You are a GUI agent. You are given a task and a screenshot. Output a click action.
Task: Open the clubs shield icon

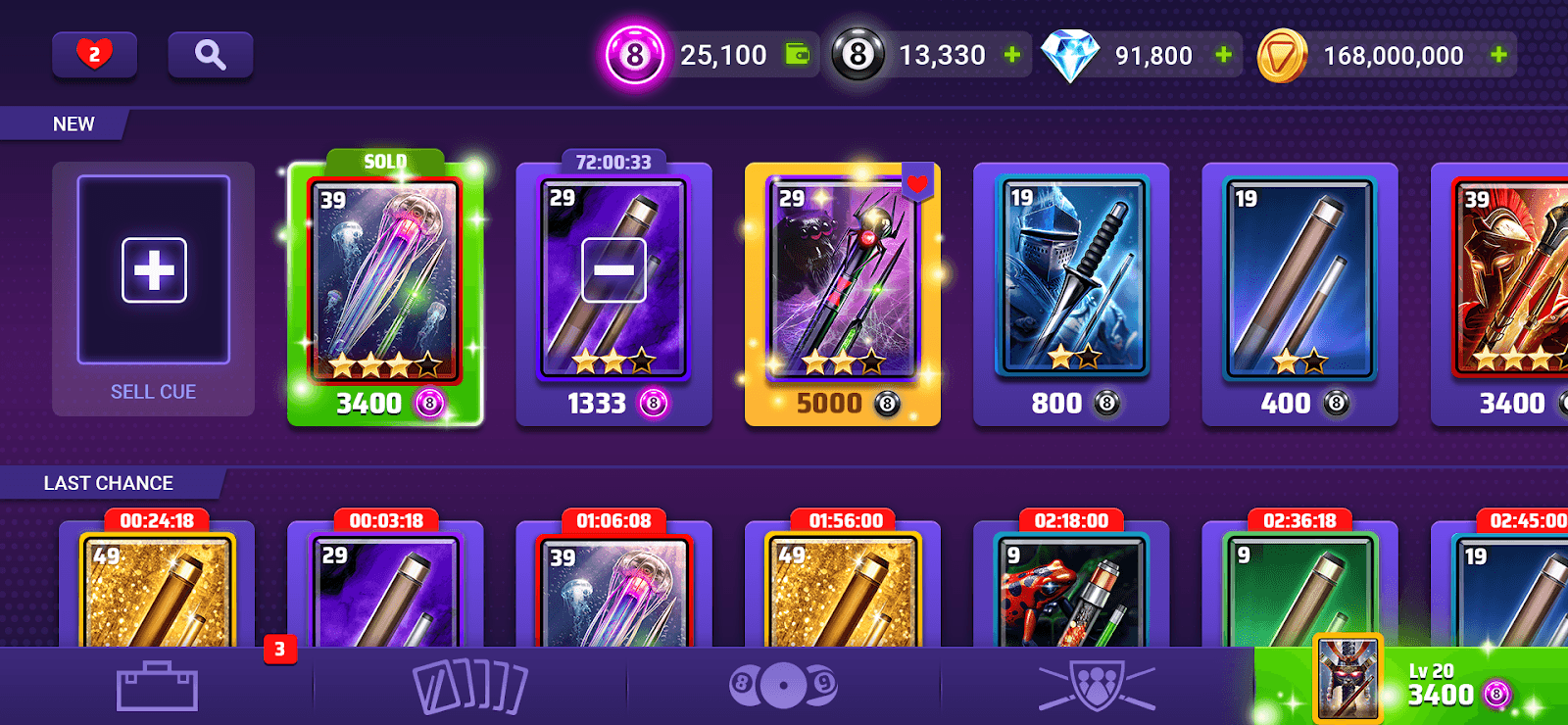pyautogui.click(x=1098, y=686)
